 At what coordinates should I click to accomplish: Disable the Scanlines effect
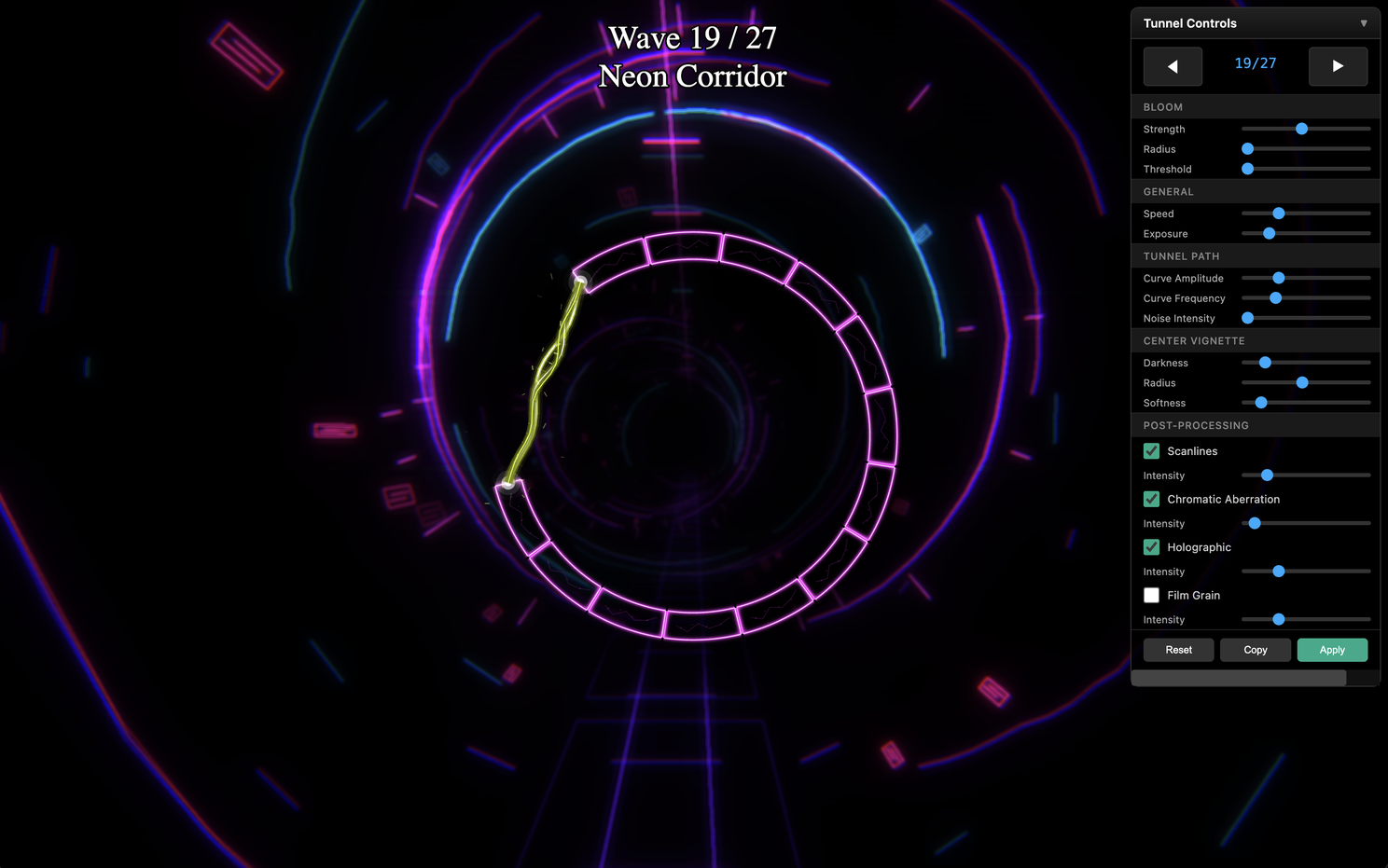point(1151,450)
